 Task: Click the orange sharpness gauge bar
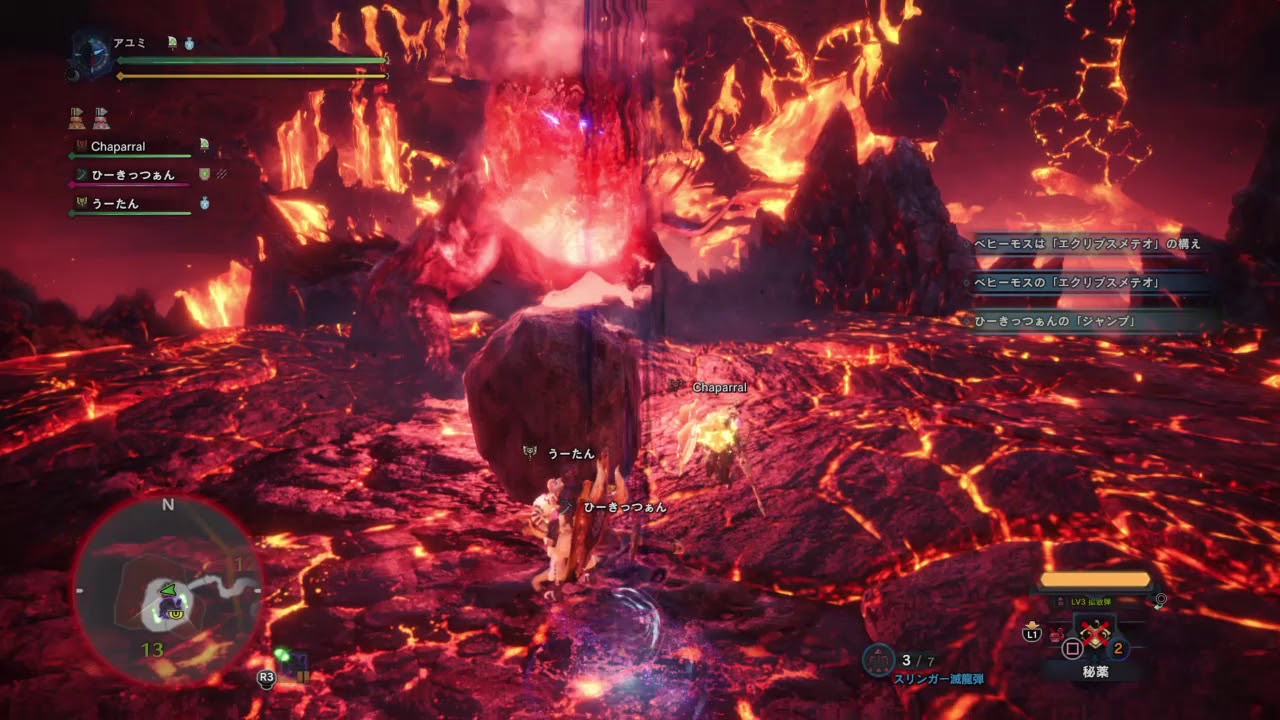pos(1094,580)
